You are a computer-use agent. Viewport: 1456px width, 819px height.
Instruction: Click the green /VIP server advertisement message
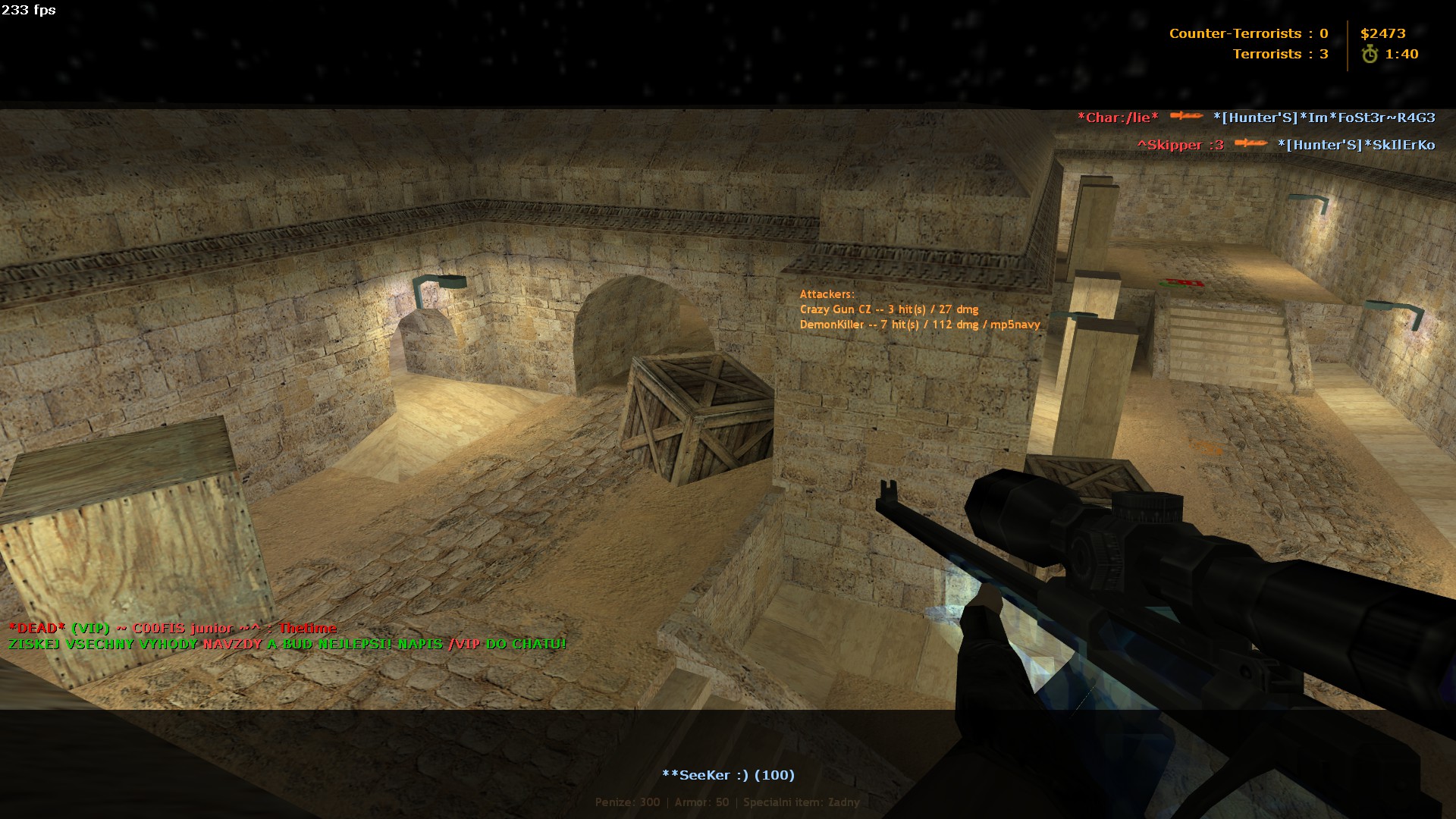(x=287, y=645)
